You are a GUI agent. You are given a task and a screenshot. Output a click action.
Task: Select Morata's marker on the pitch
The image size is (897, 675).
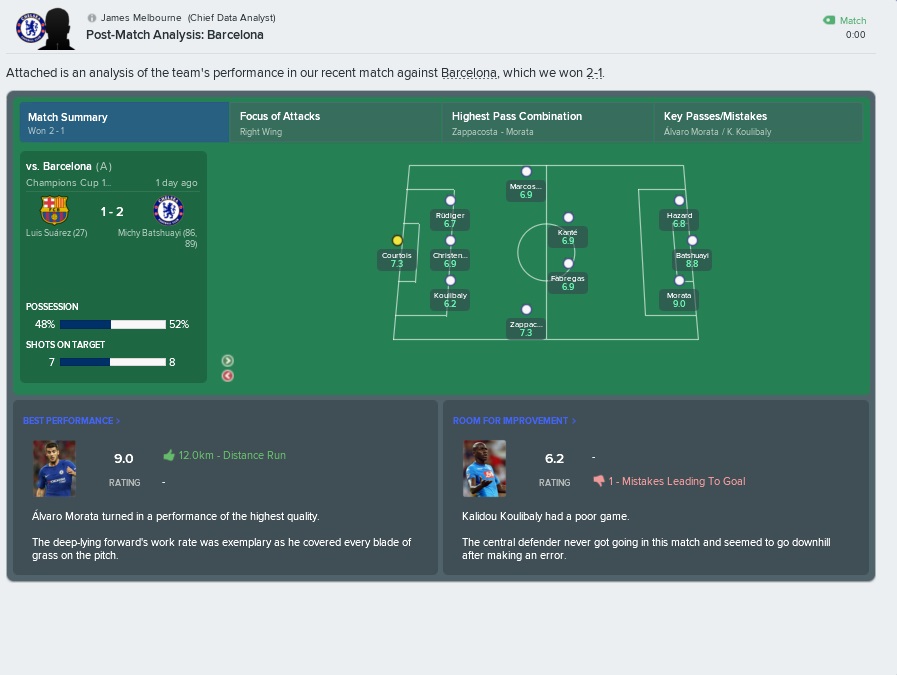(x=679, y=281)
